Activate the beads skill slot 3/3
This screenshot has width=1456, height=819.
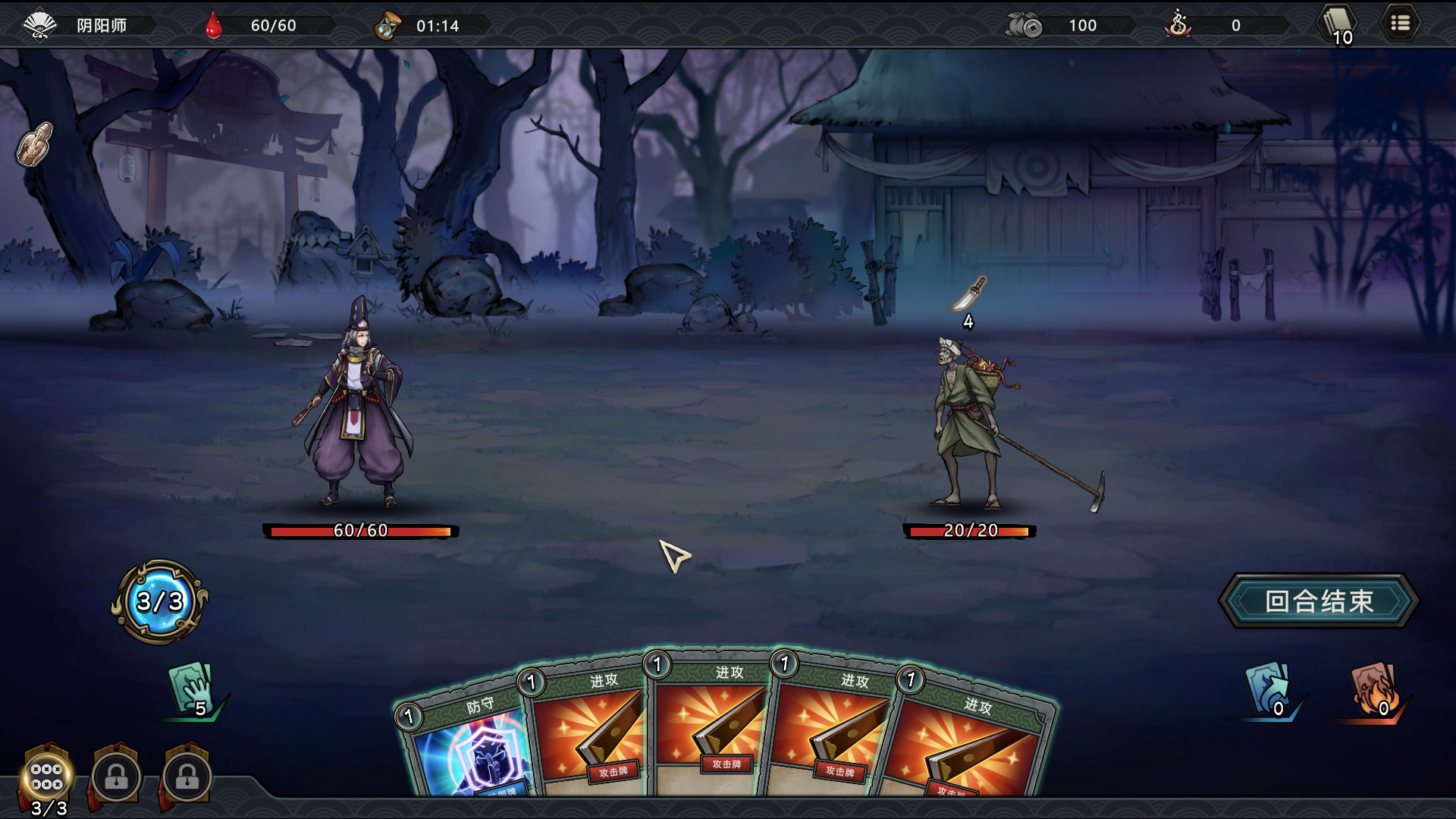[x=47, y=777]
